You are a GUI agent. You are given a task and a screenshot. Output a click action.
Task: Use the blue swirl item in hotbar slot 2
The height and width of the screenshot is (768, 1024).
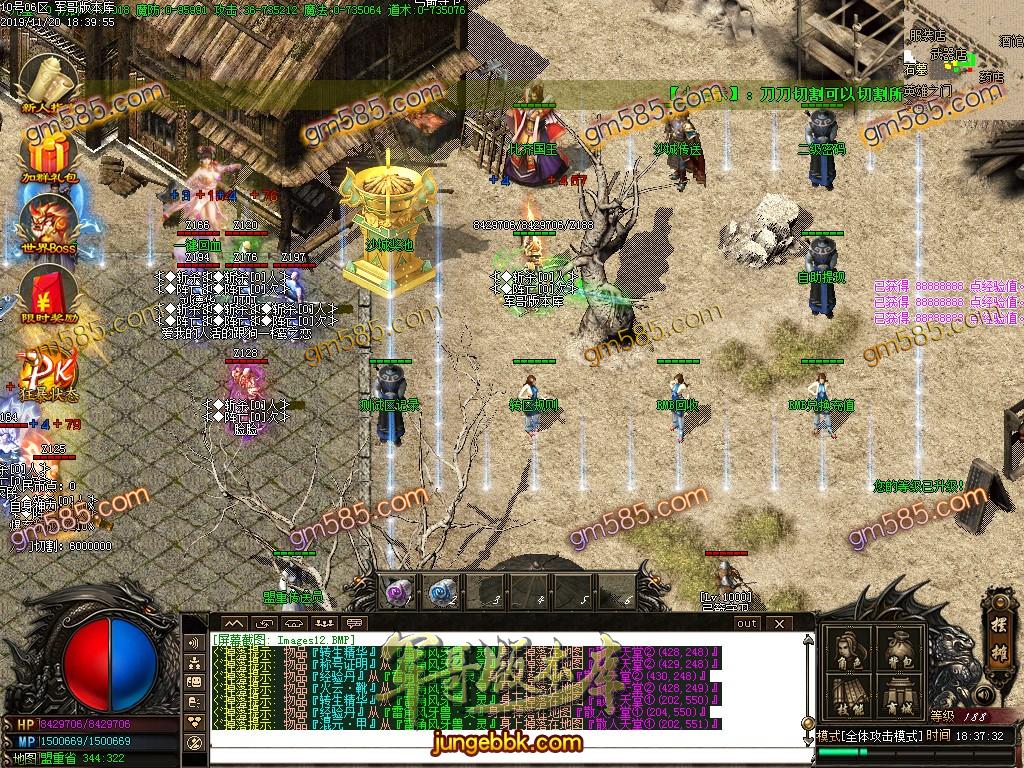442,592
